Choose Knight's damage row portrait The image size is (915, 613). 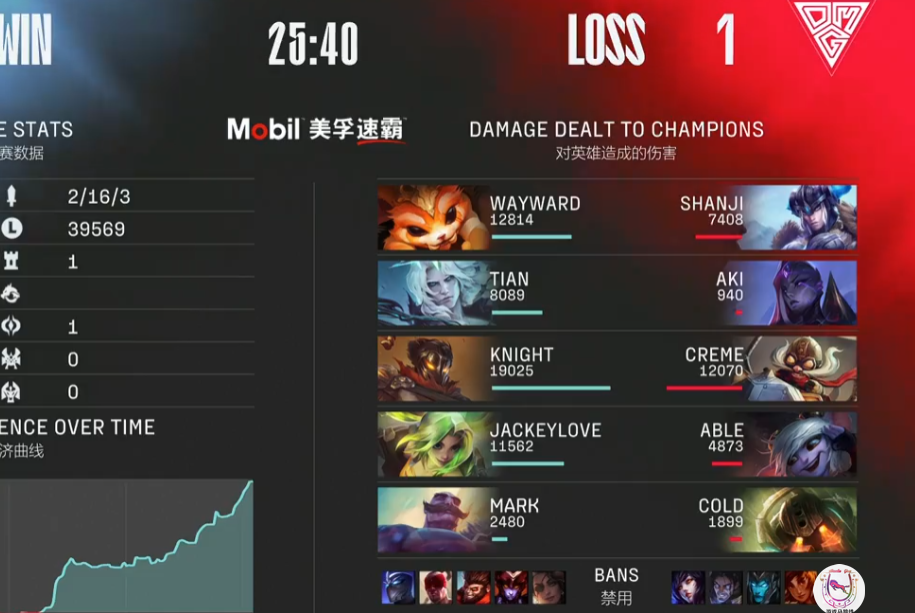pyautogui.click(x=432, y=369)
